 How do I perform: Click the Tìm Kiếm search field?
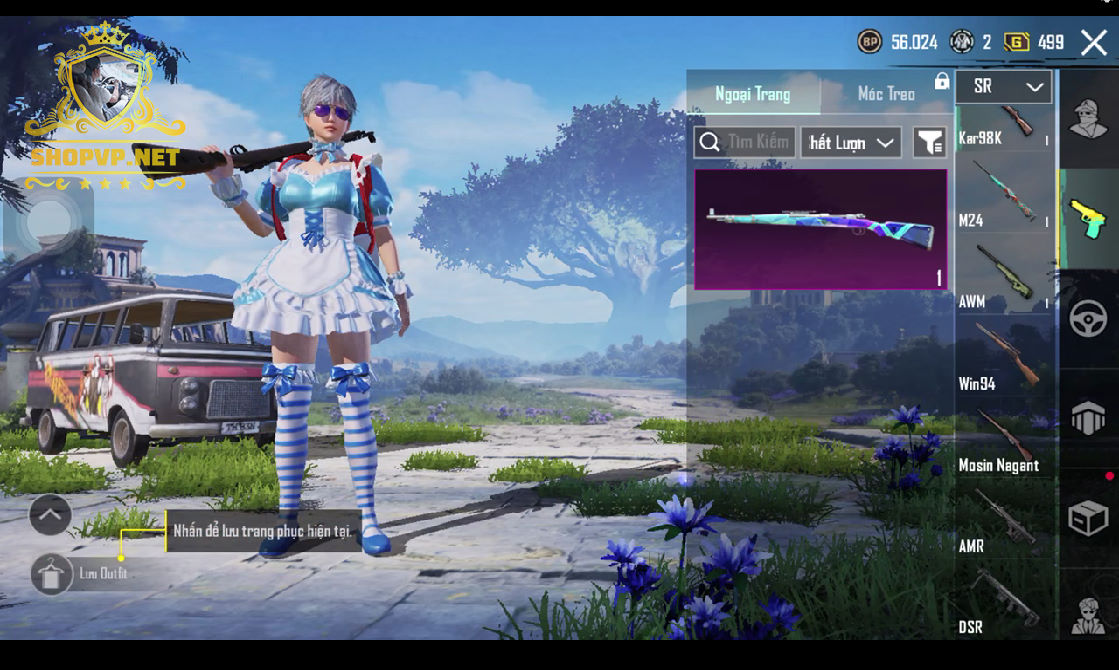click(x=745, y=143)
